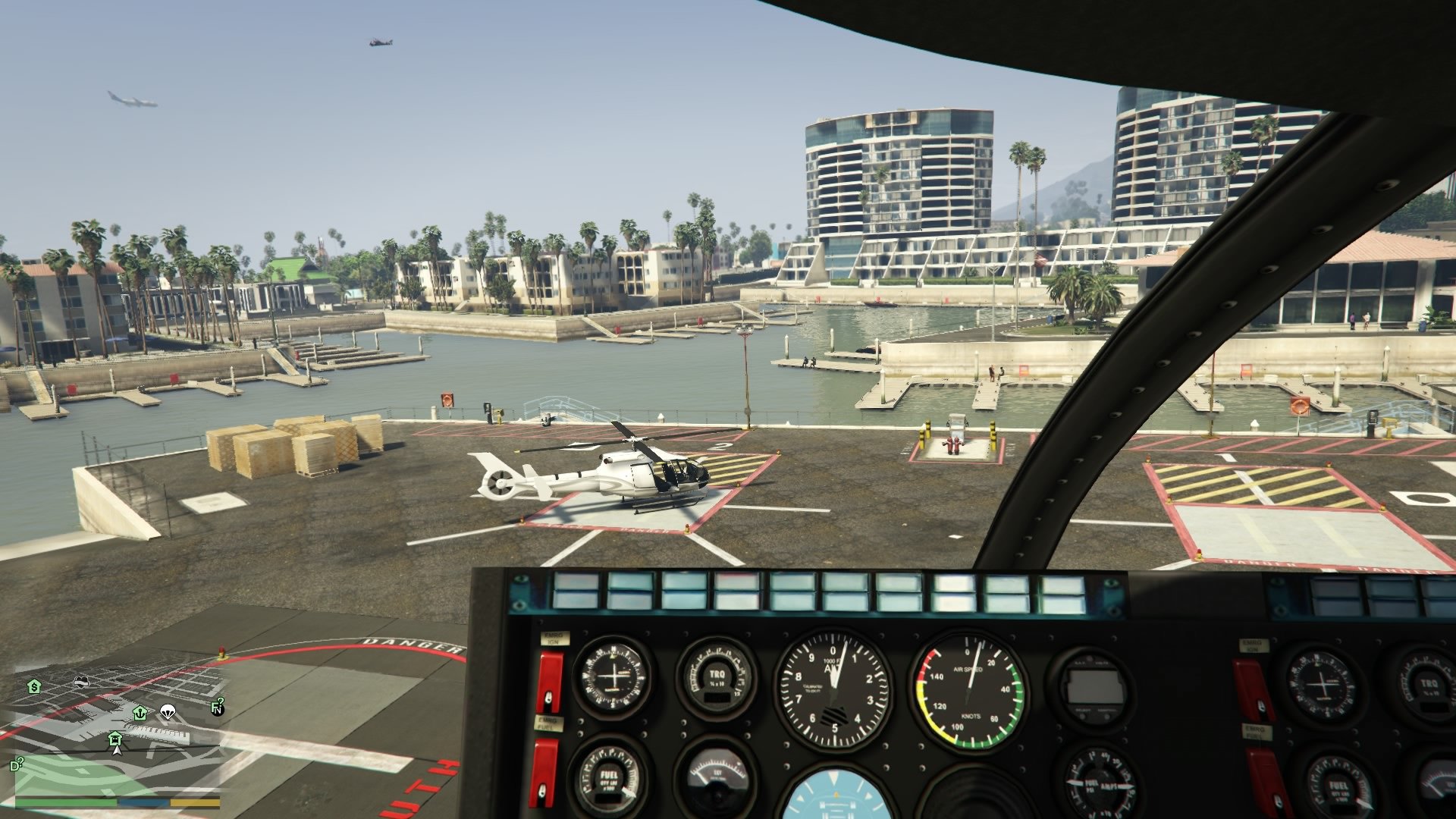Click the parachute pickup blip on the minimap
1456x819 pixels.
[168, 711]
